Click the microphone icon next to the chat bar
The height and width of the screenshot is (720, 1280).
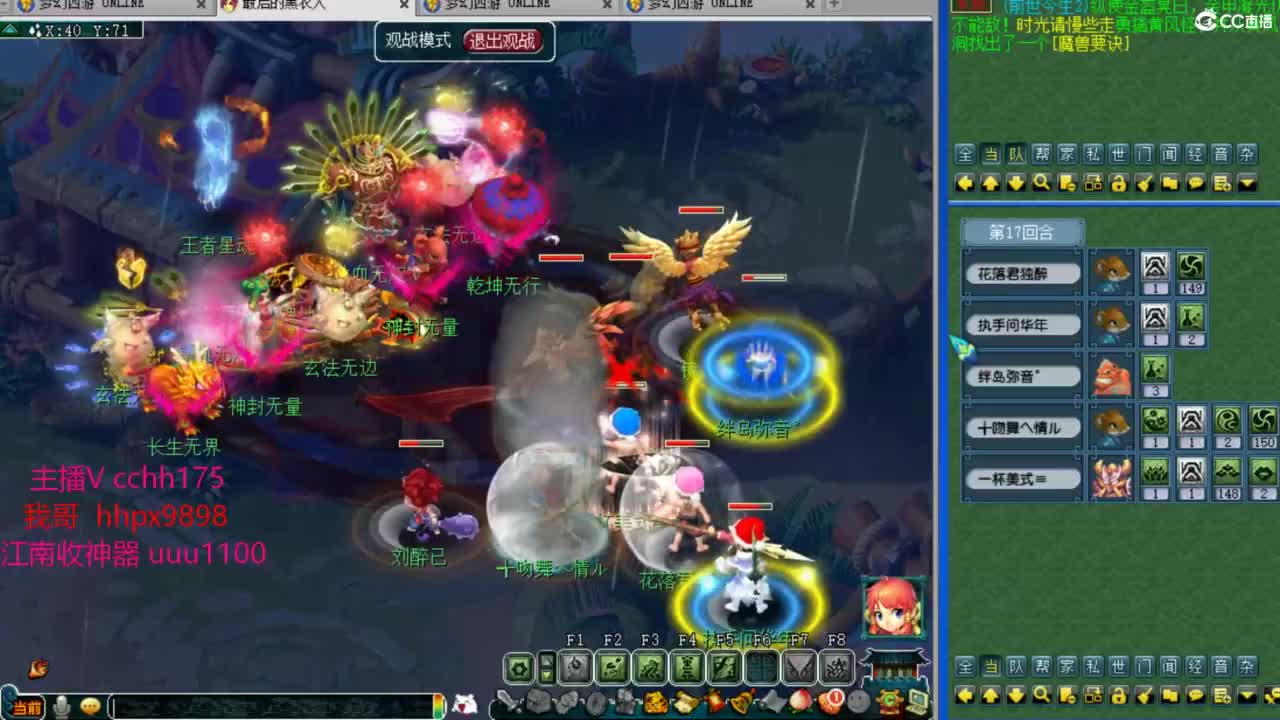coord(62,706)
